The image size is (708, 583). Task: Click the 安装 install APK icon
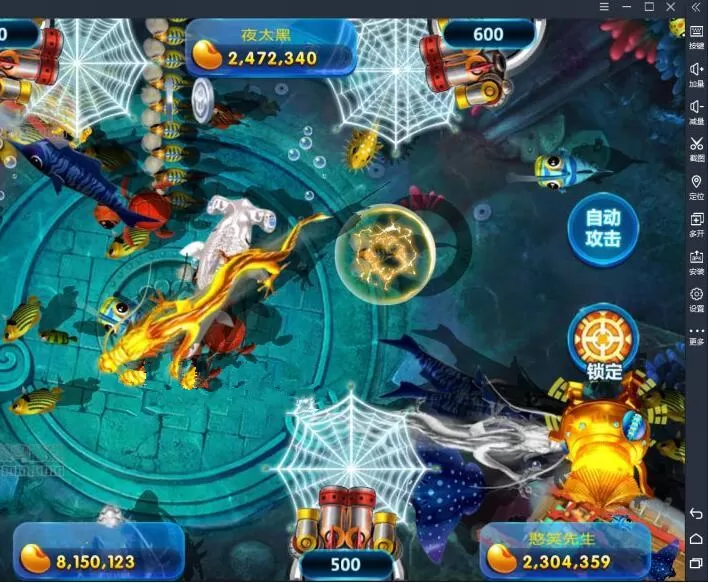point(696,261)
